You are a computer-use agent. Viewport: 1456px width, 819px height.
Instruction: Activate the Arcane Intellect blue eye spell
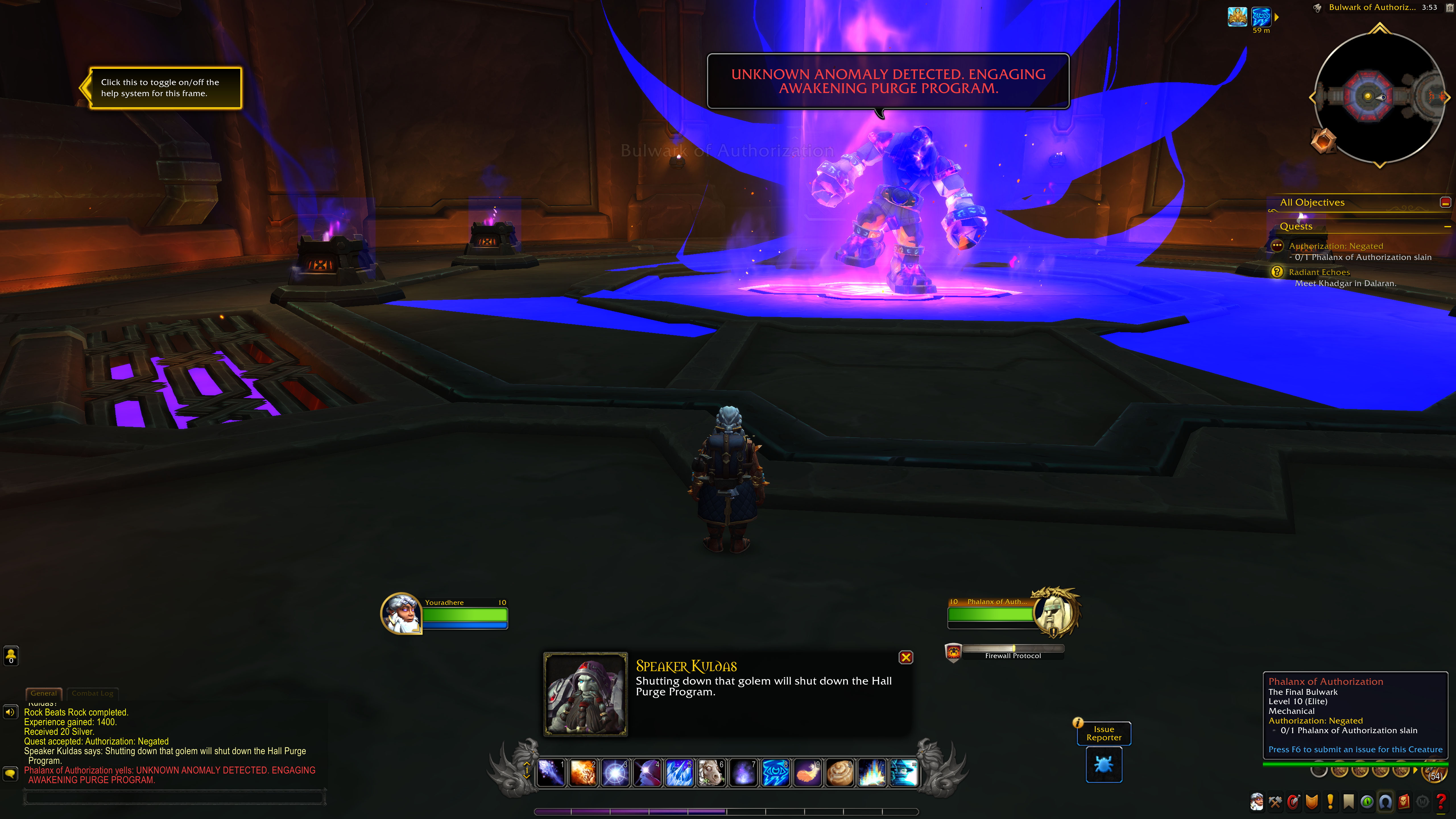(775, 773)
